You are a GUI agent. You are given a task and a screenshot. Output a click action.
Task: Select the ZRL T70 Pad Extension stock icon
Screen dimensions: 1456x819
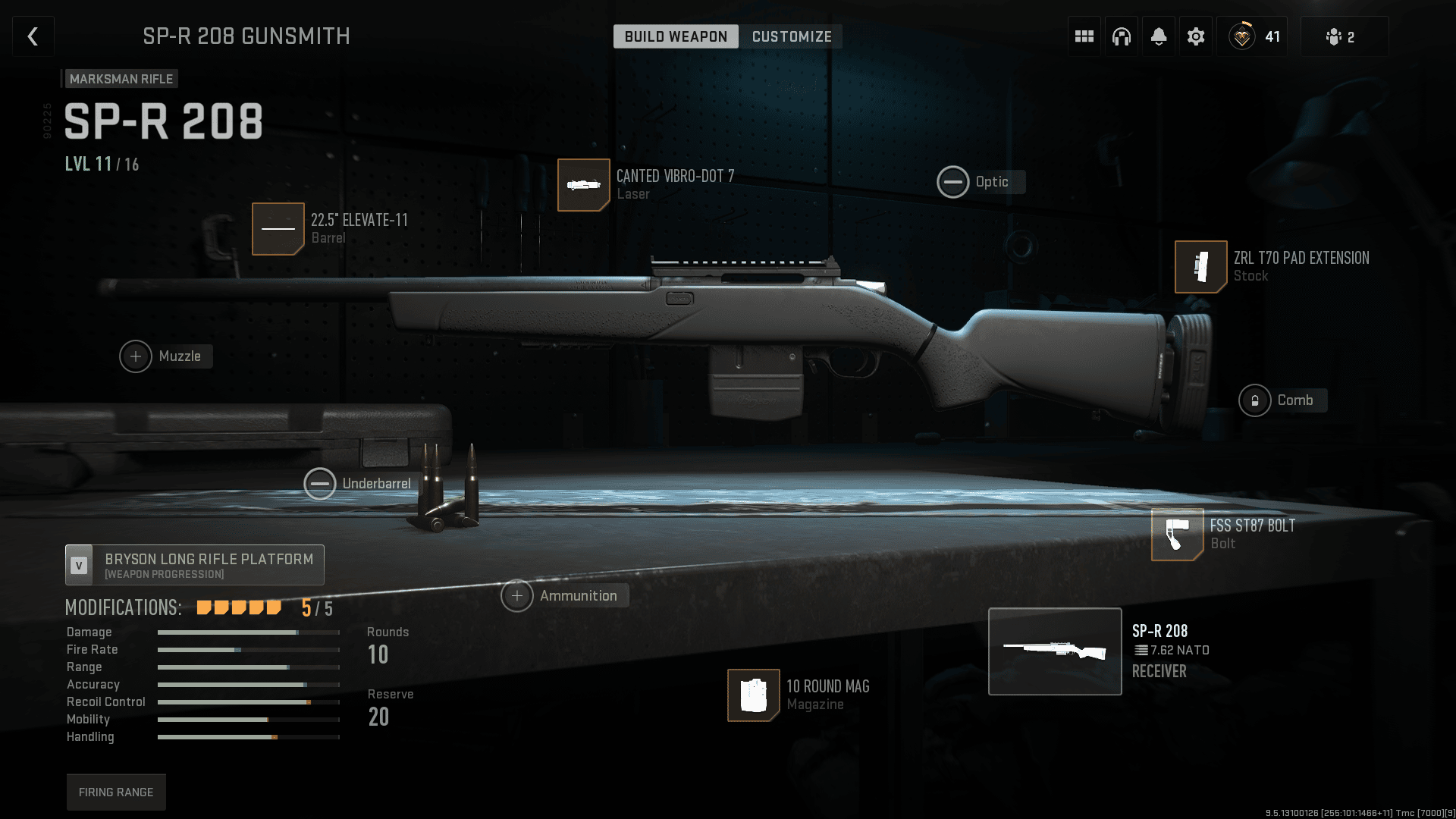(x=1200, y=267)
